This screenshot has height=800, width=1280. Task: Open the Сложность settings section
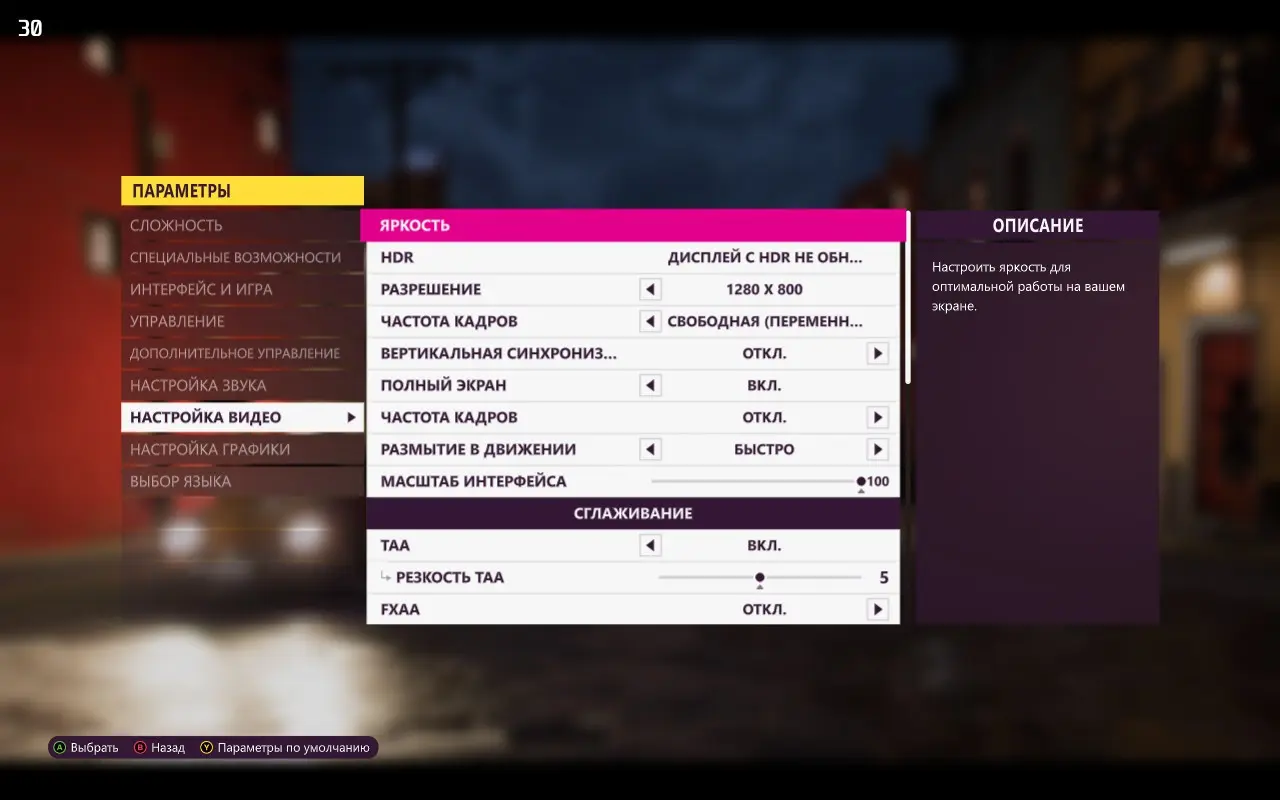177,225
